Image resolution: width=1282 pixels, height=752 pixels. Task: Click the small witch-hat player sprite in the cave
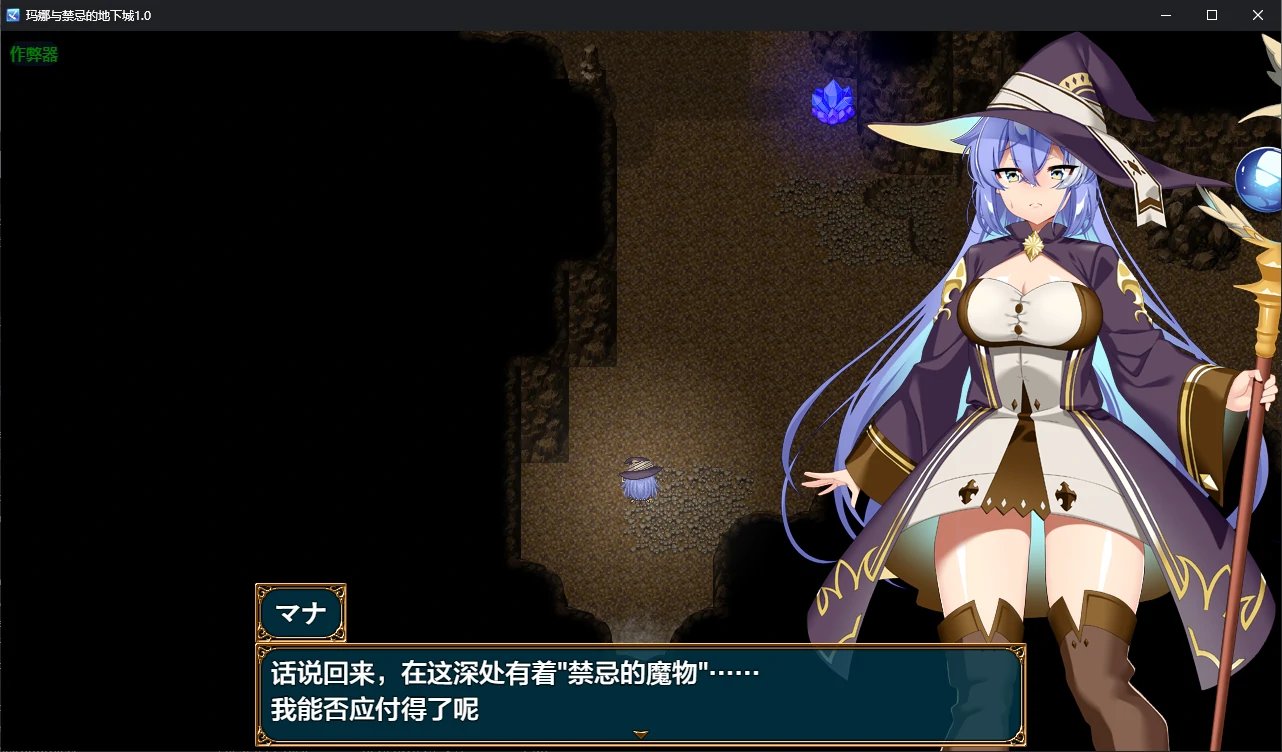click(x=641, y=478)
